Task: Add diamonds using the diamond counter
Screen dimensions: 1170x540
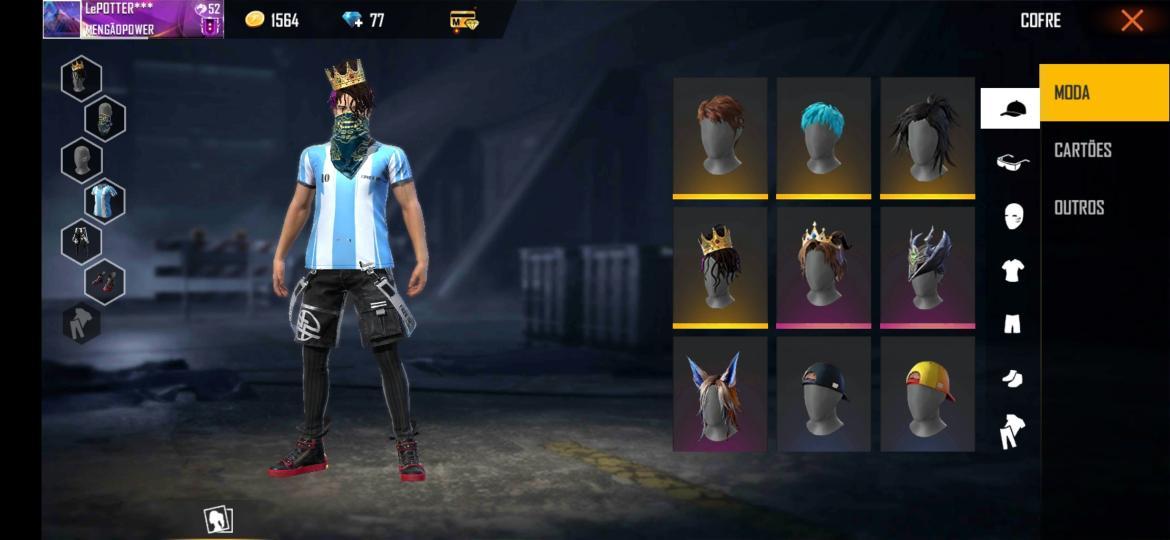Action: click(362, 20)
